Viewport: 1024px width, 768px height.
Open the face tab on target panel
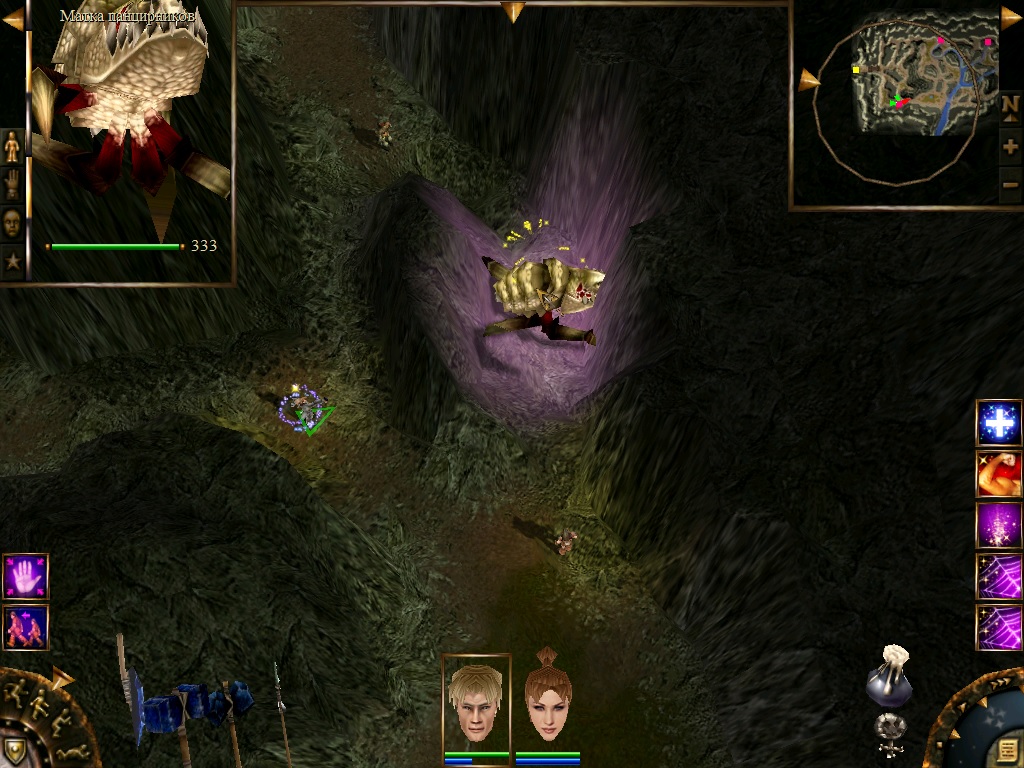12,222
